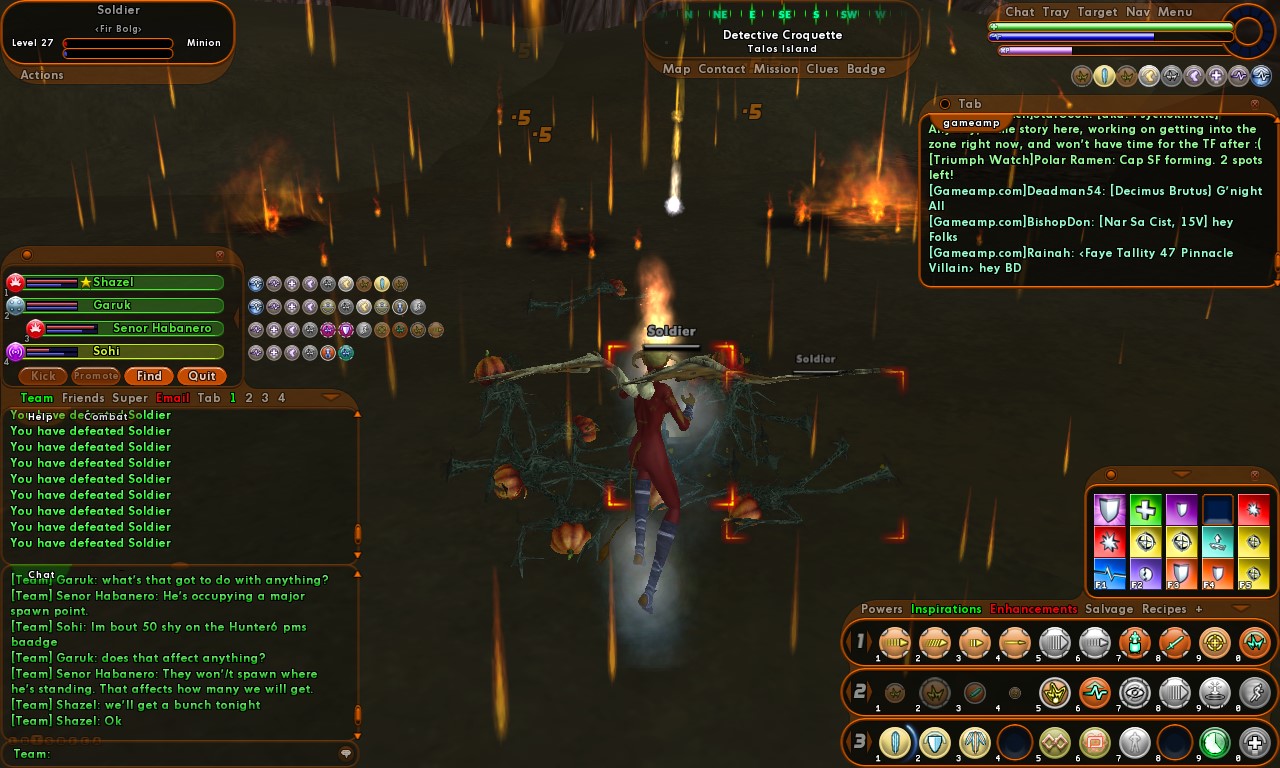Open the Map window
The width and height of the screenshot is (1280, 768).
tap(676, 69)
